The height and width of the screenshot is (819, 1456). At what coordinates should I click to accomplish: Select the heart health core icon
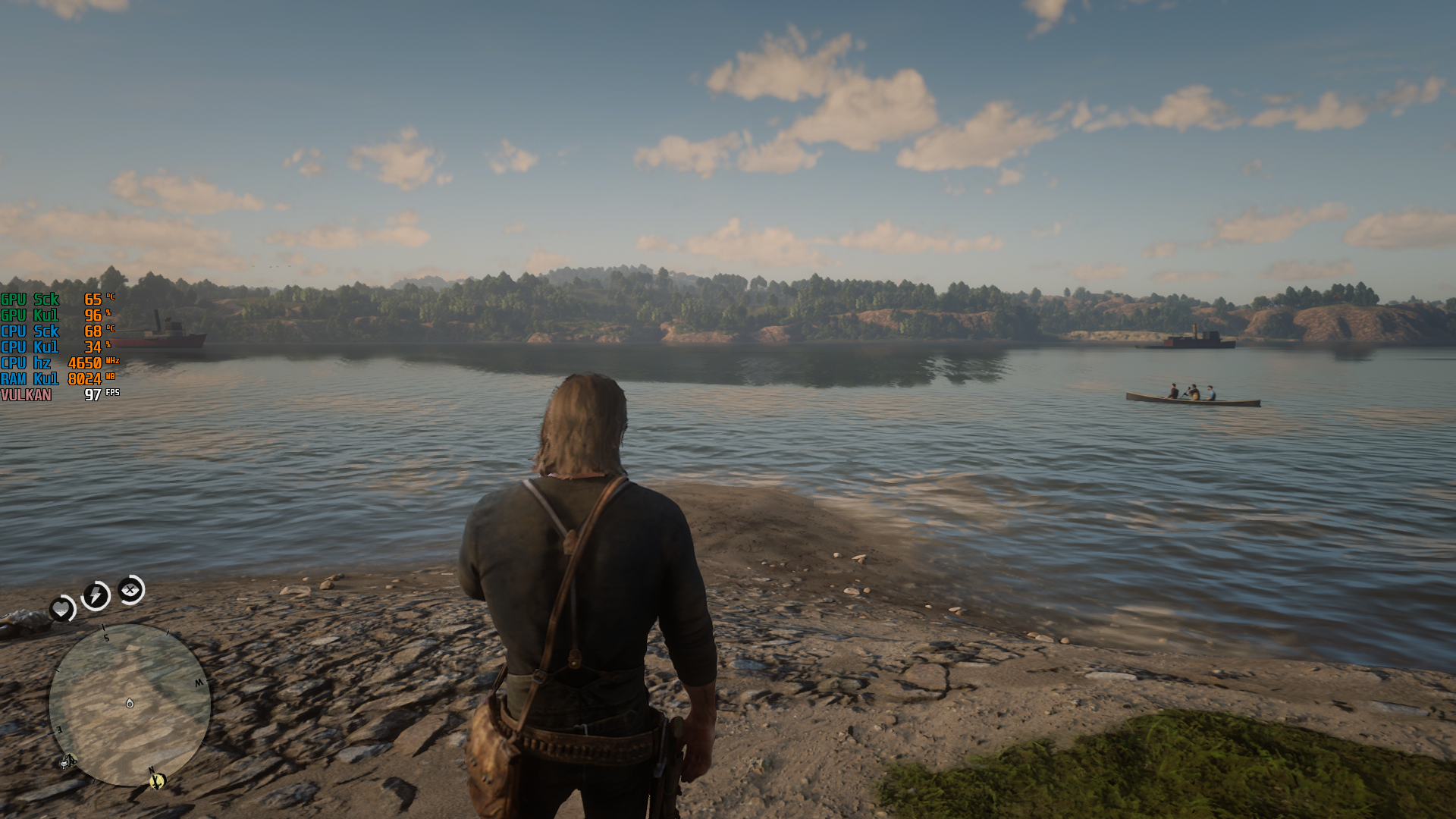click(x=61, y=609)
